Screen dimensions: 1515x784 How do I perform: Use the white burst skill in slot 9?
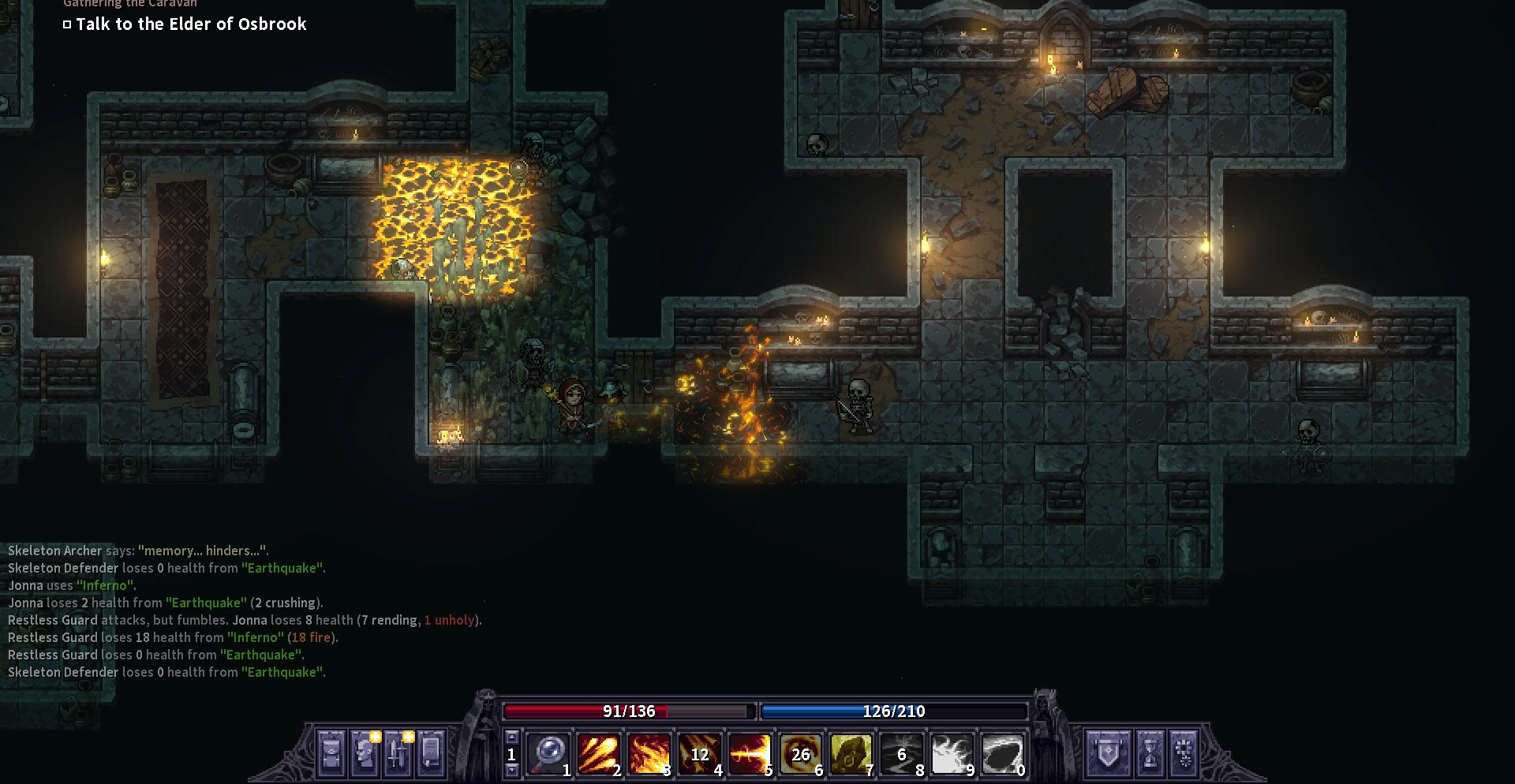pos(952,753)
